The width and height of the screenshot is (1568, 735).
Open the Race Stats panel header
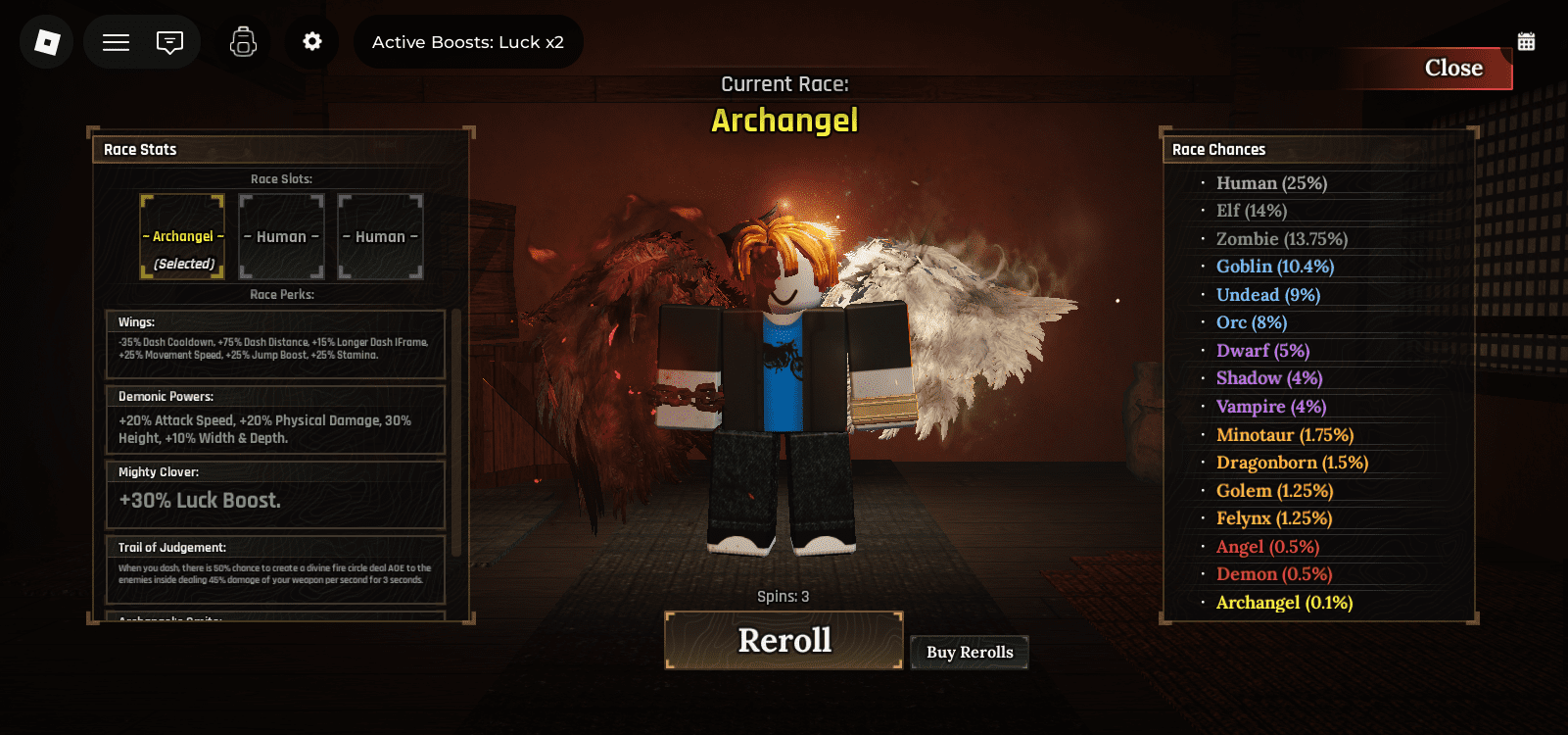140,149
